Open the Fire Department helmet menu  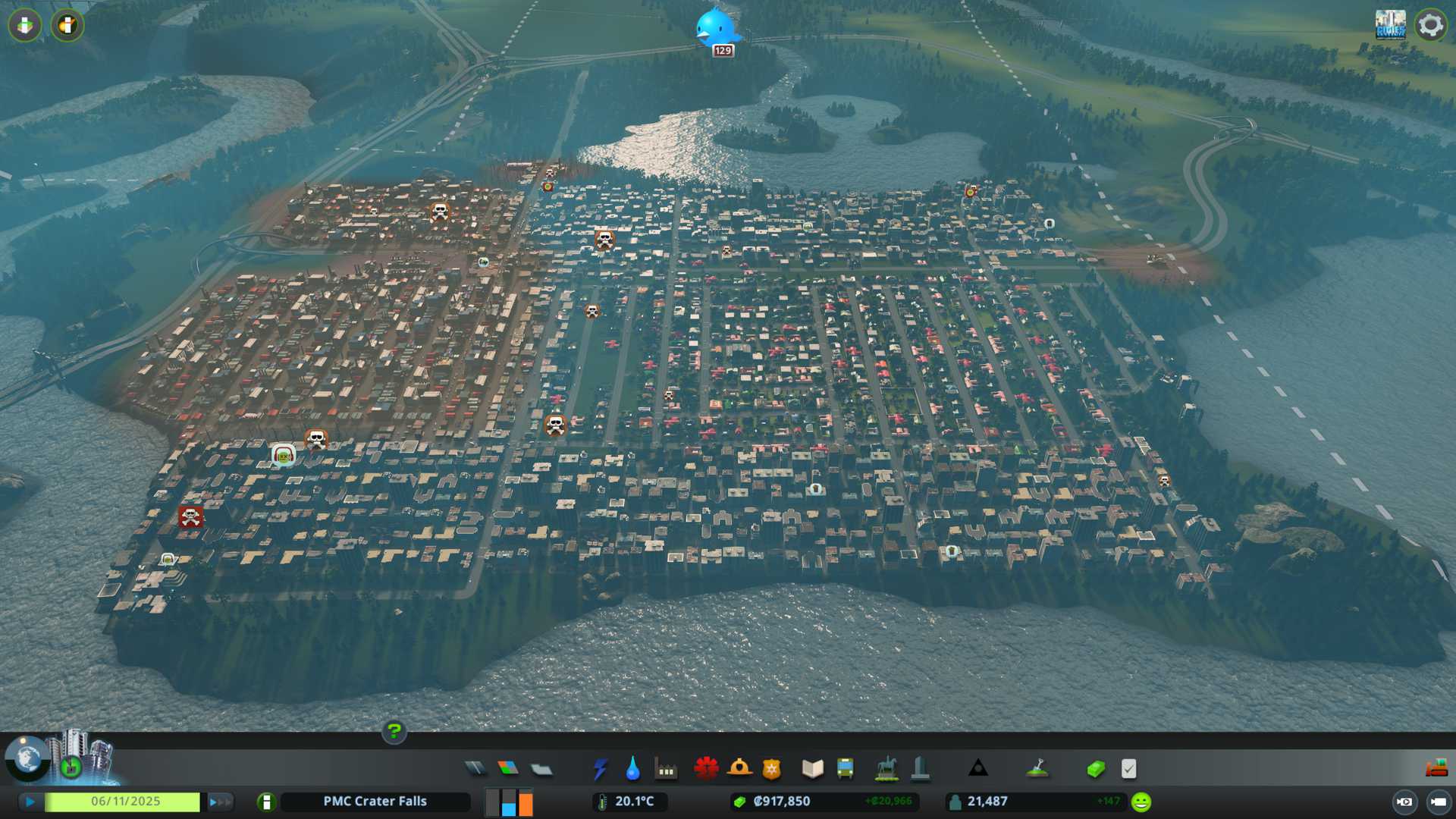[x=739, y=769]
